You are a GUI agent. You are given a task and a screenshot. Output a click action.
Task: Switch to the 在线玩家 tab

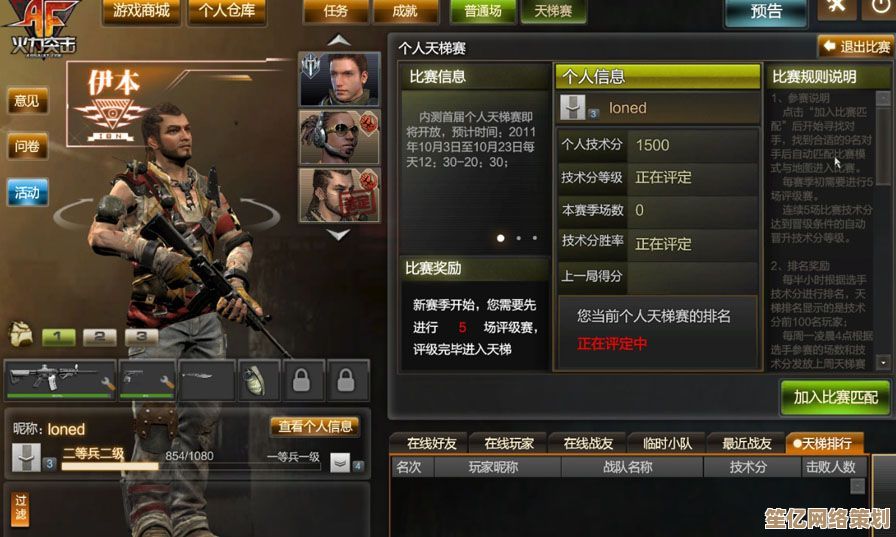pyautogui.click(x=509, y=443)
